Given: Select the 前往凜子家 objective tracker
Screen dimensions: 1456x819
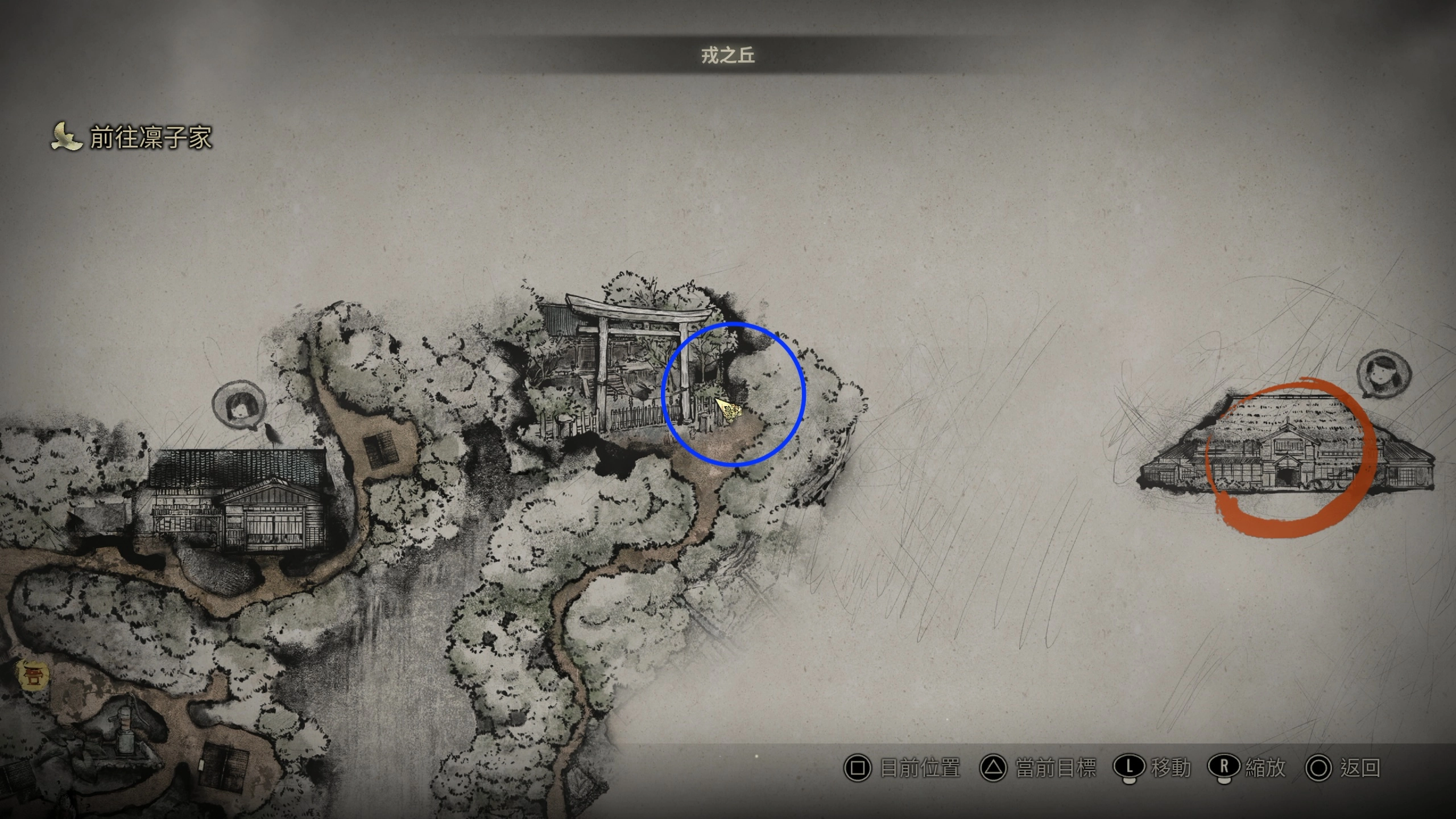Looking at the screenshot, I should click(x=132, y=138).
